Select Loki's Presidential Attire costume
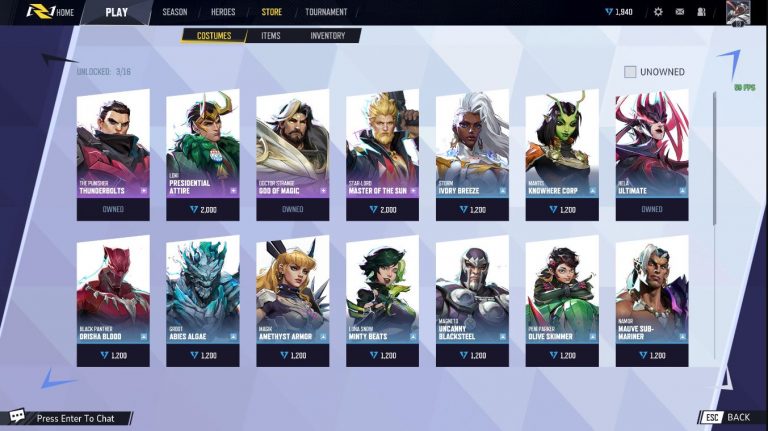 pyautogui.click(x=203, y=155)
